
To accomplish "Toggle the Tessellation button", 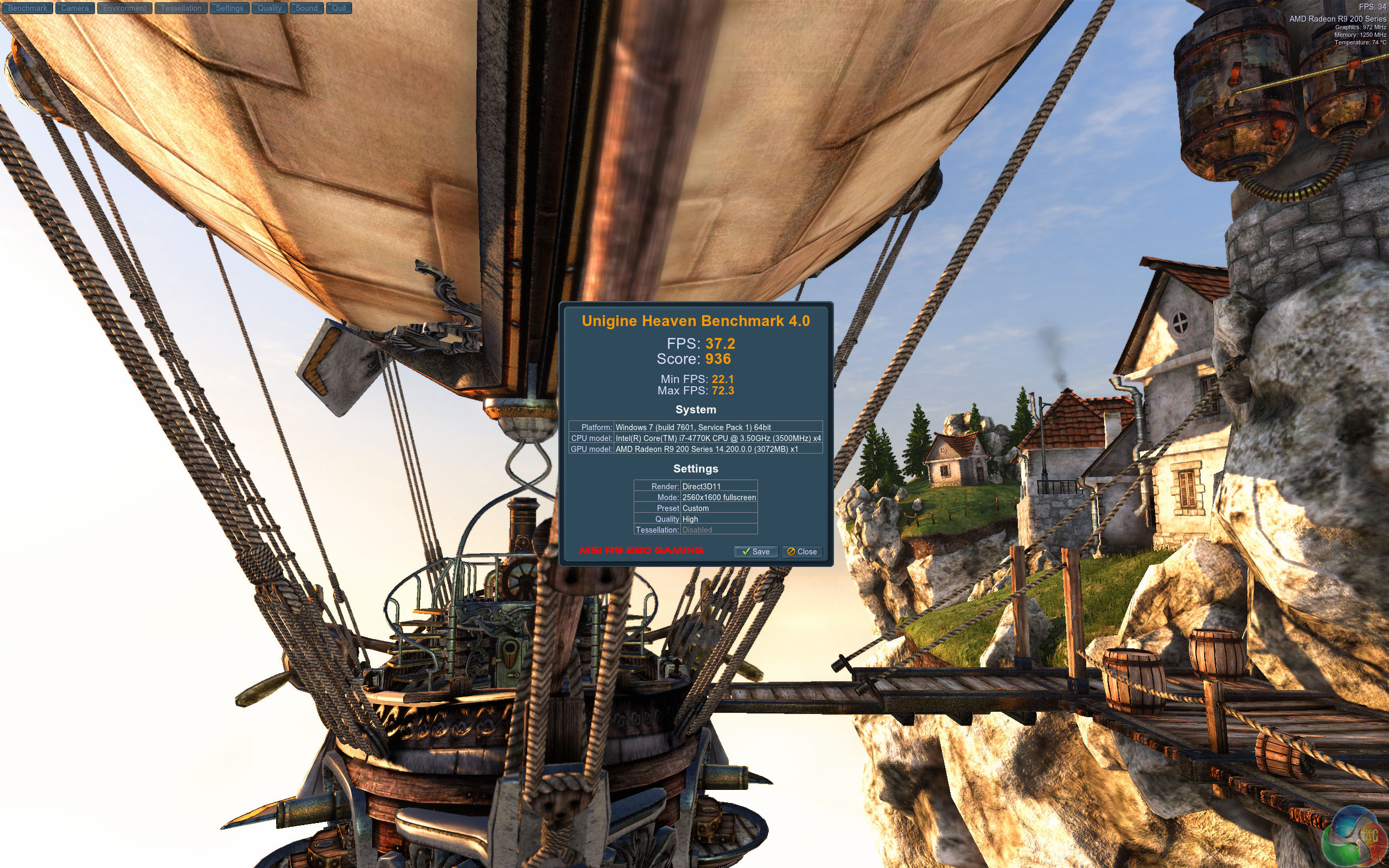I will 181,8.
